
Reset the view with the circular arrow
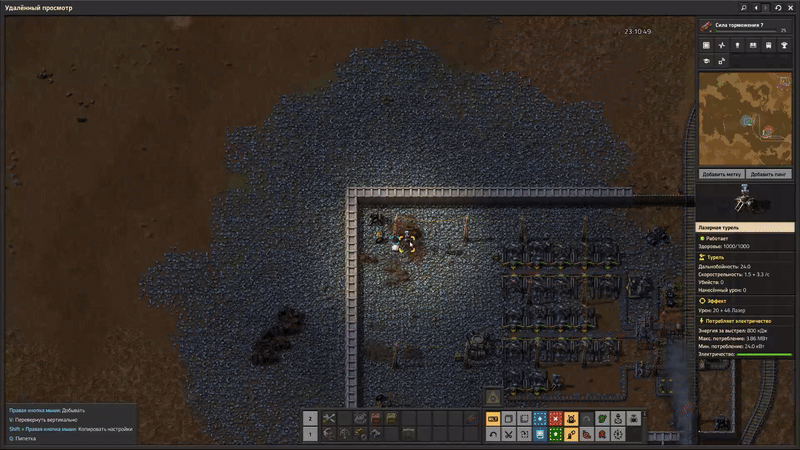coord(779,7)
